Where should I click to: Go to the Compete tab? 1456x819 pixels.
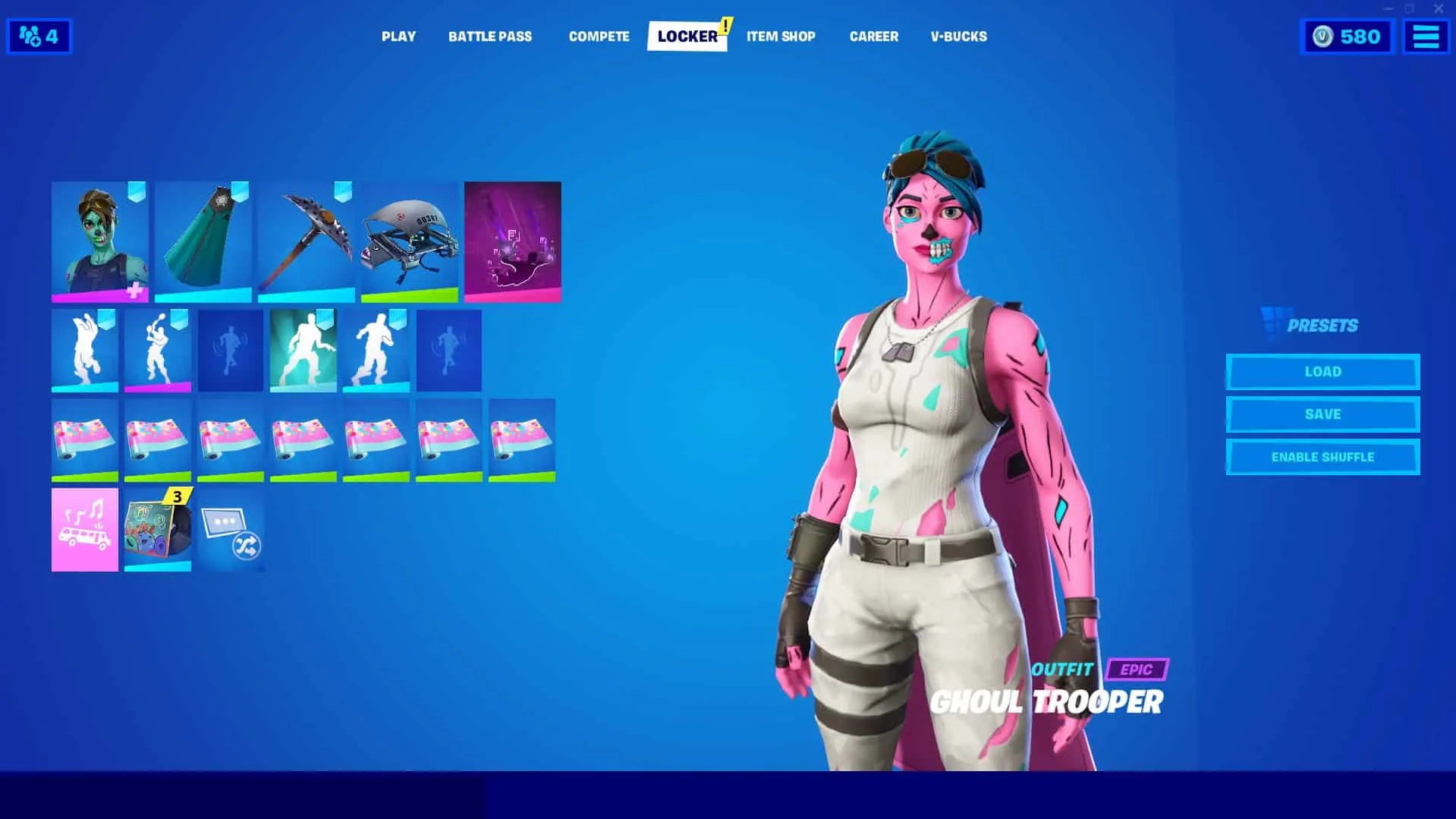coord(599,36)
